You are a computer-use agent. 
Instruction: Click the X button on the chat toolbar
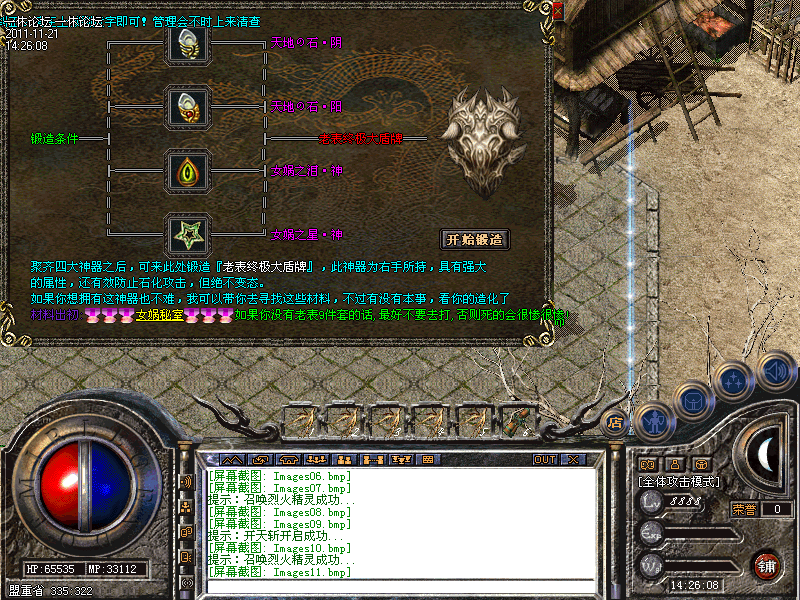point(573,459)
